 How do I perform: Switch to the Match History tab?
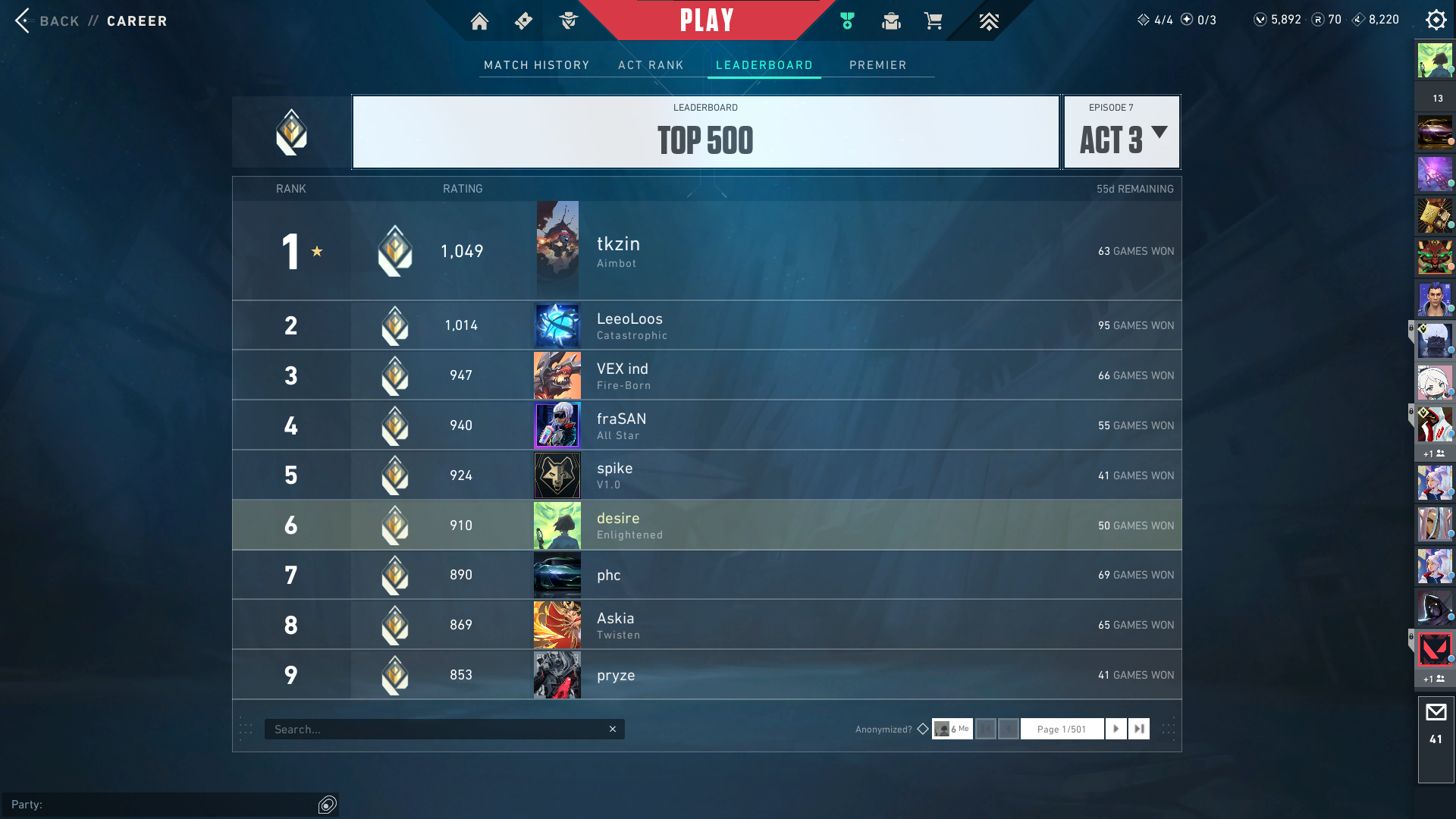coord(536,65)
